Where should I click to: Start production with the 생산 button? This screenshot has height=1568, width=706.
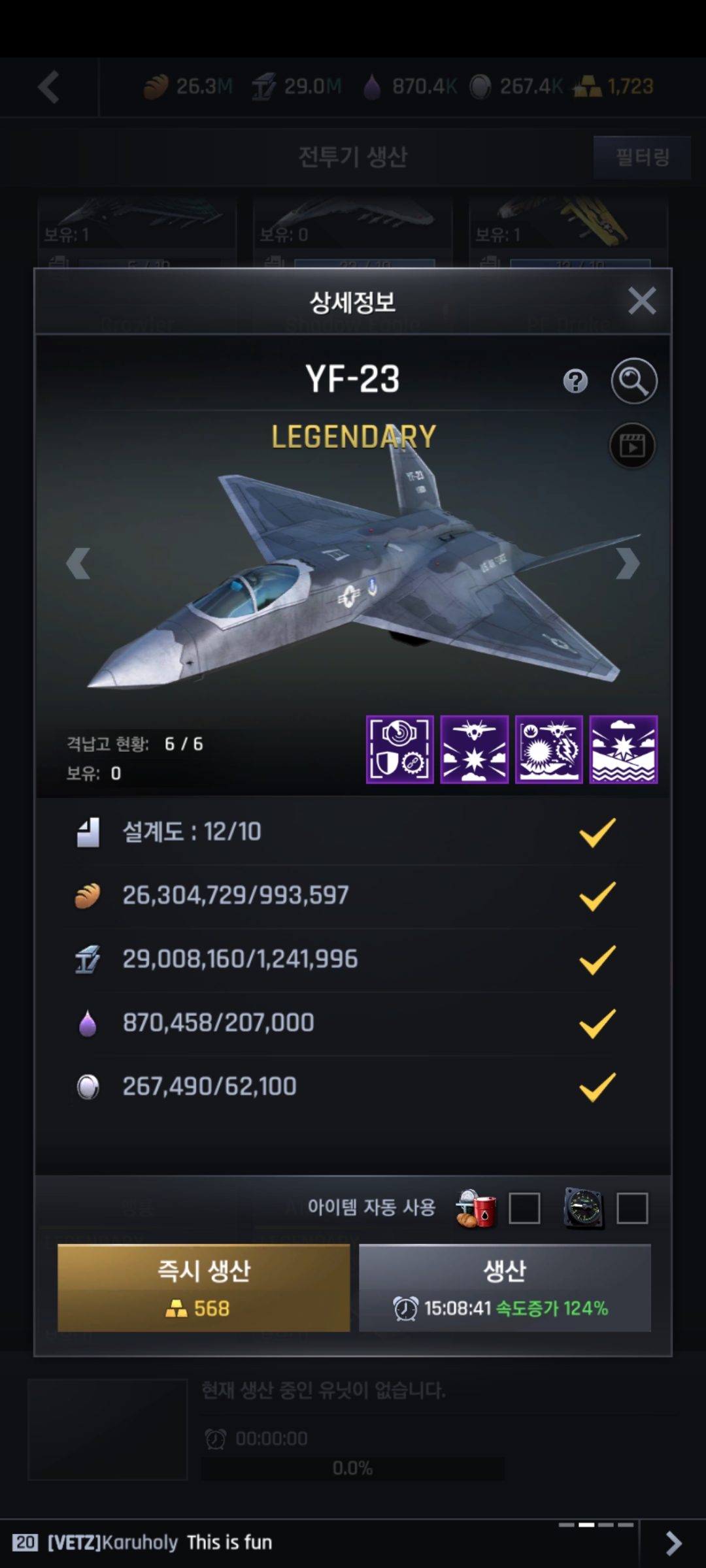(x=505, y=1288)
